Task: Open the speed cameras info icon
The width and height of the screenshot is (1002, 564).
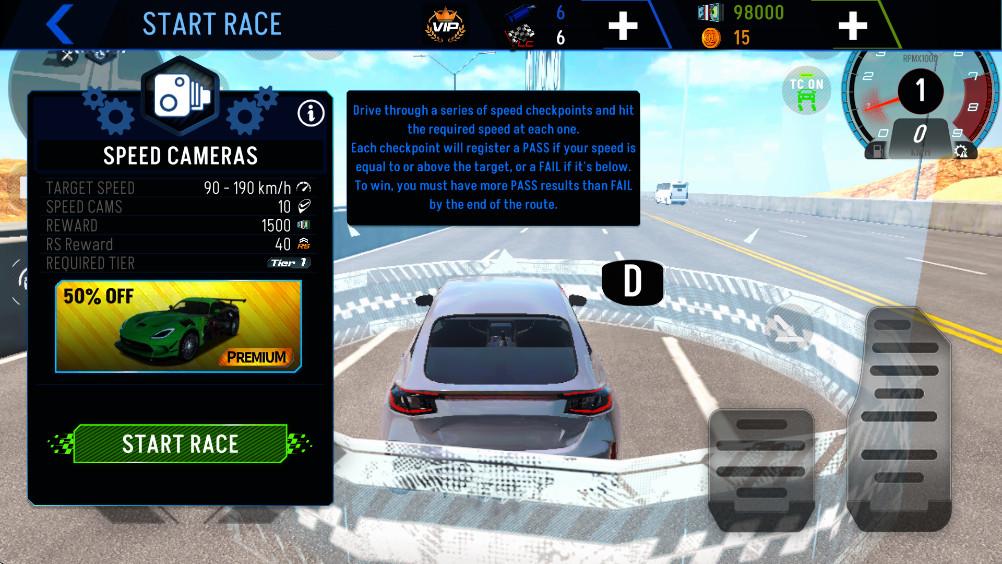Action: (x=311, y=113)
